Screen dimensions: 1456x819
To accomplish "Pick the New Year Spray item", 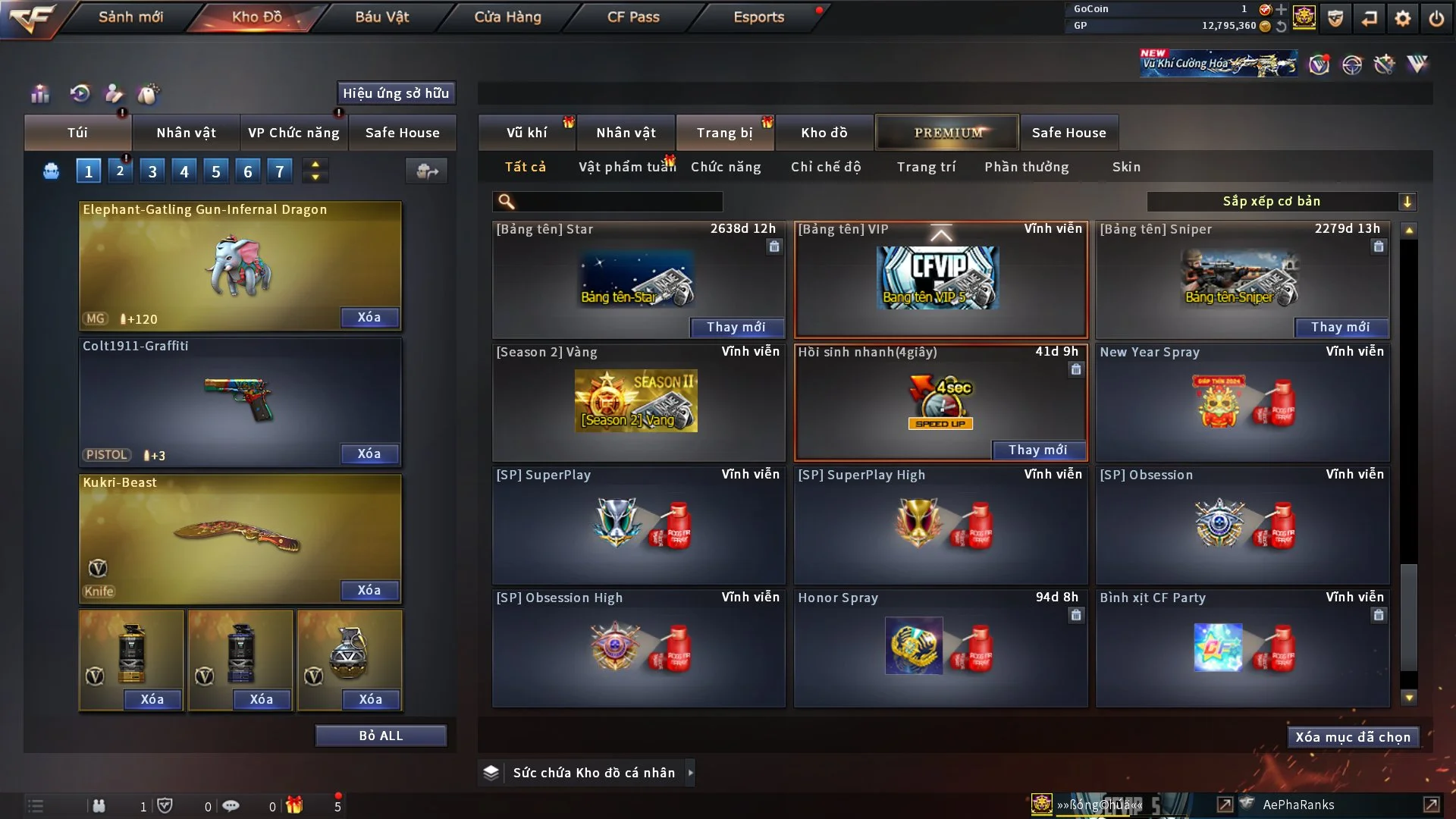I will click(x=1242, y=403).
